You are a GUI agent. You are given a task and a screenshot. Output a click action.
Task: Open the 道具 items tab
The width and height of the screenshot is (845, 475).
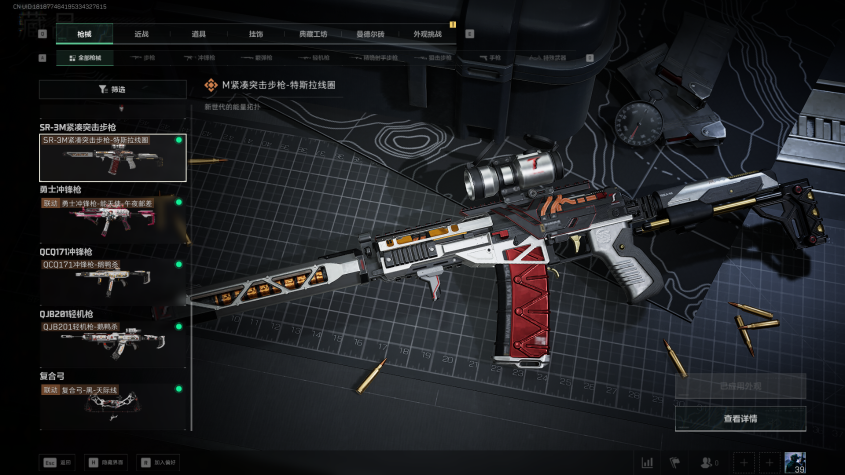[x=199, y=34]
